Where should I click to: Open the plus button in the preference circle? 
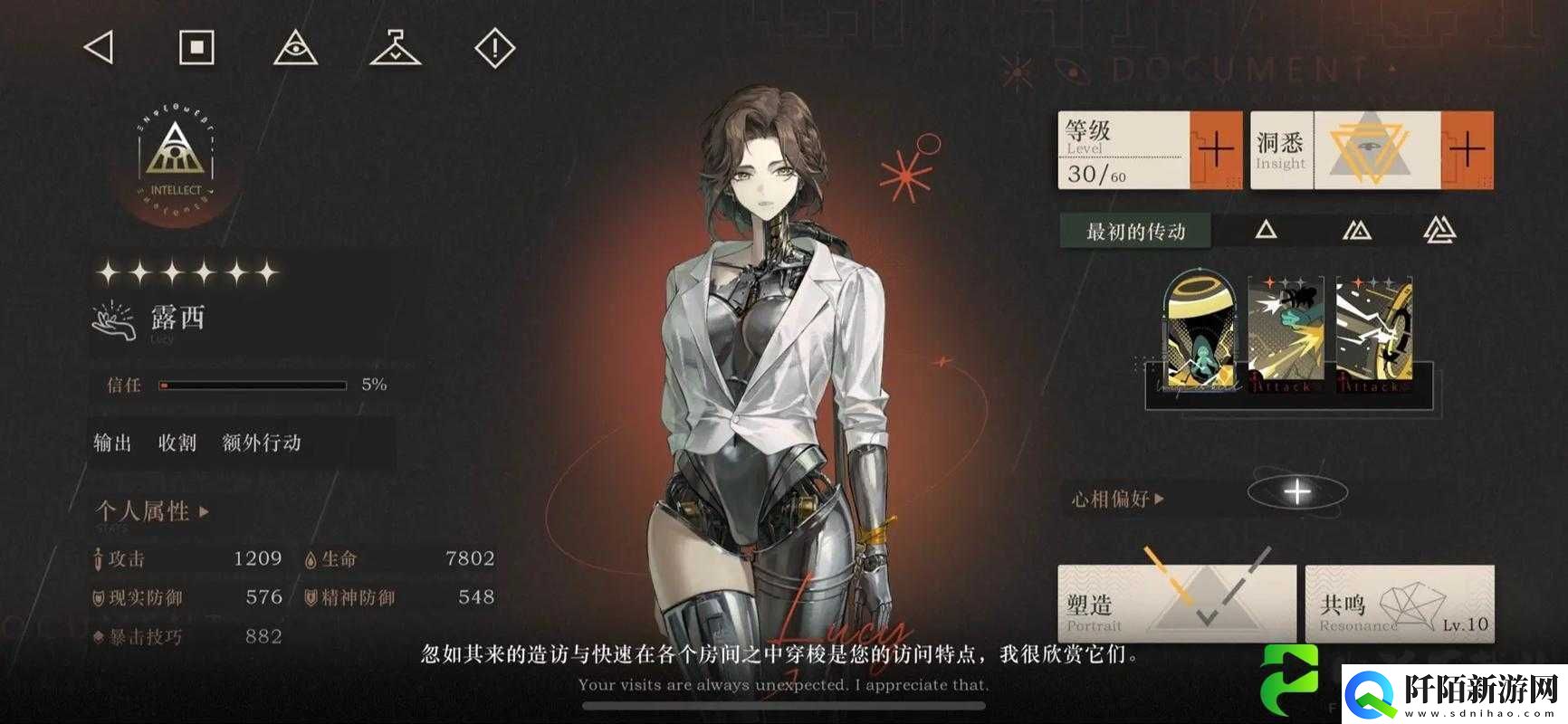click(x=1296, y=491)
